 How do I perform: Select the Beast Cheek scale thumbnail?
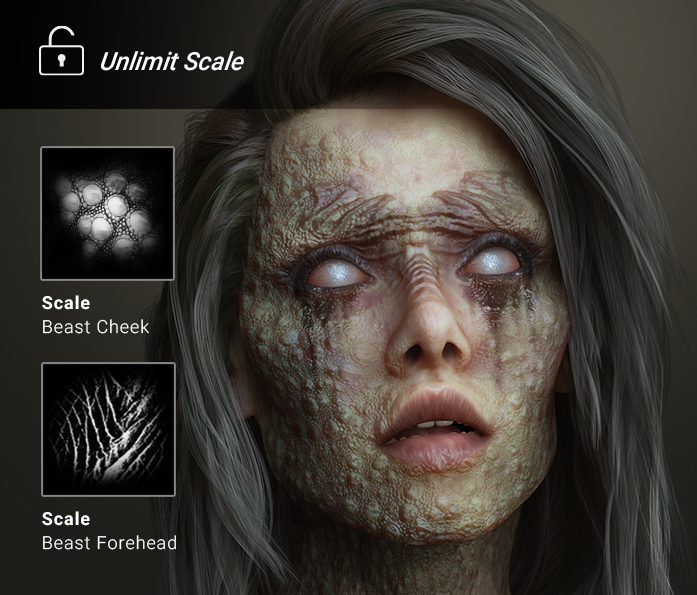pyautogui.click(x=108, y=213)
